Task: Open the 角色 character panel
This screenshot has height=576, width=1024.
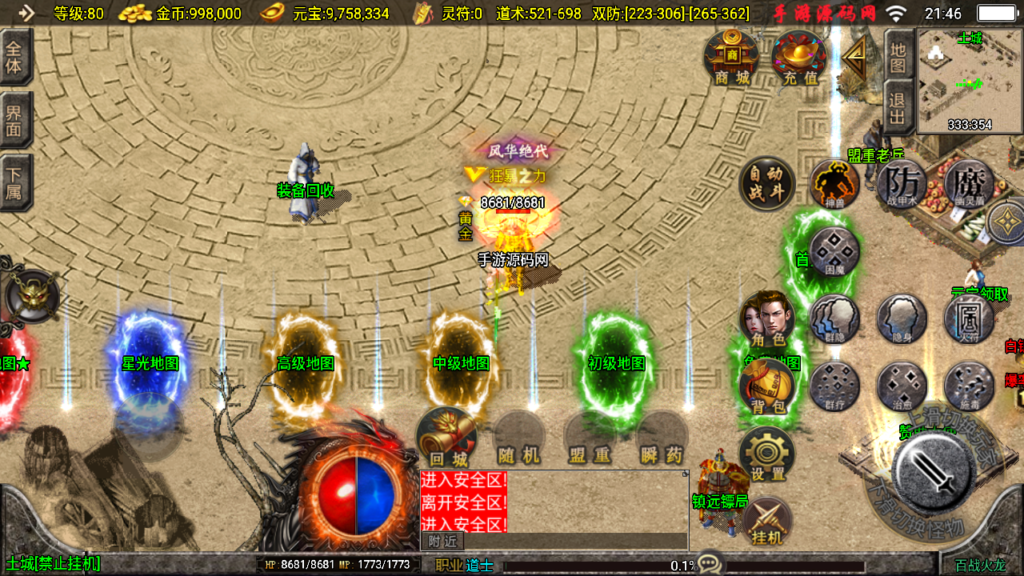Action: [x=766, y=319]
